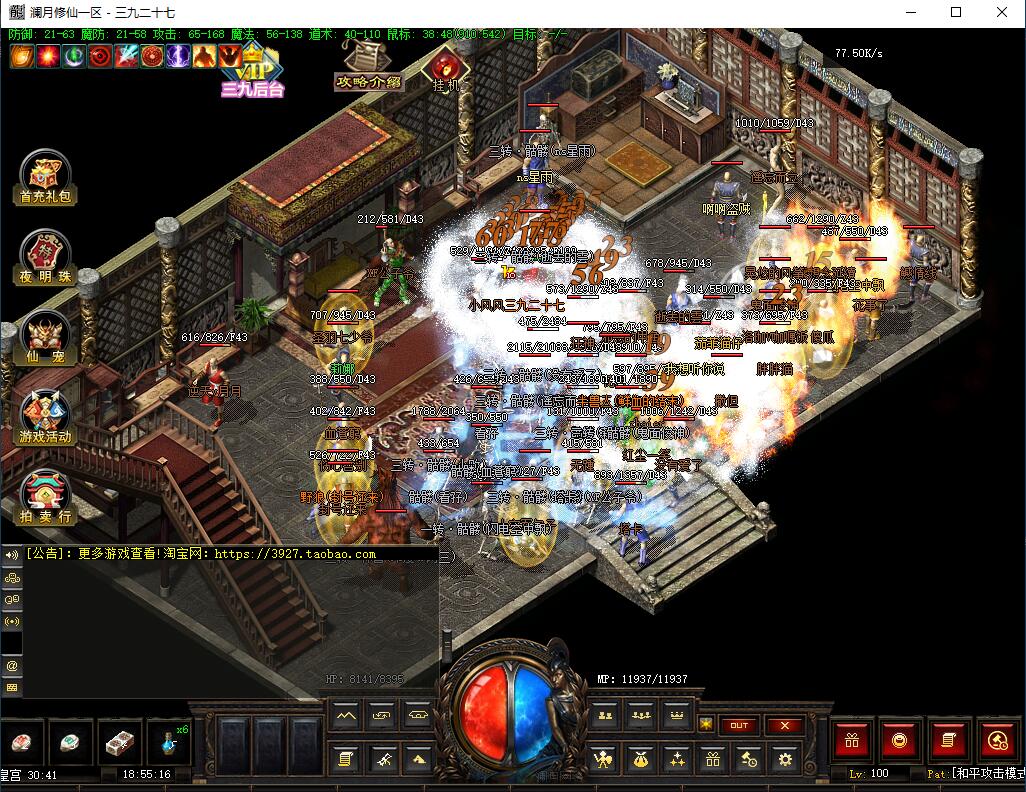This screenshot has height=792, width=1026.
Task: Open the 首充礼包 first-recharge gift pack
Action: pos(45,177)
